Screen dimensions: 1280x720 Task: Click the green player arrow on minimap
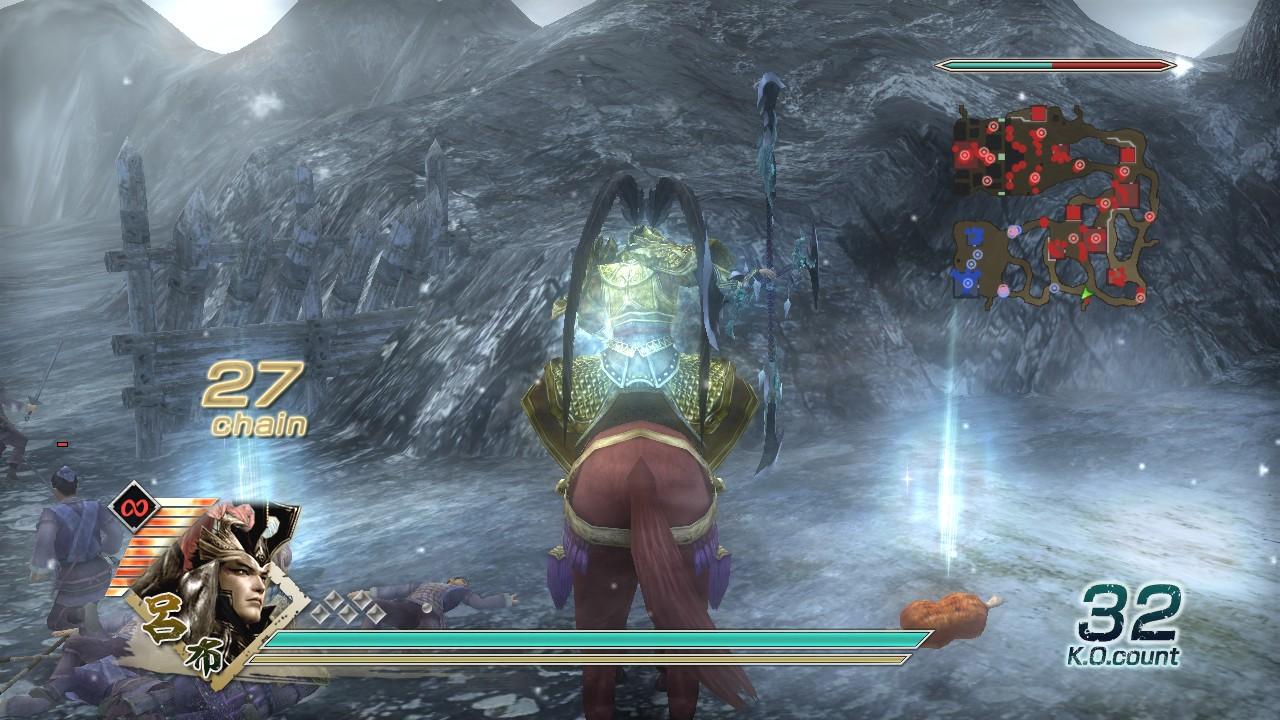[1085, 293]
